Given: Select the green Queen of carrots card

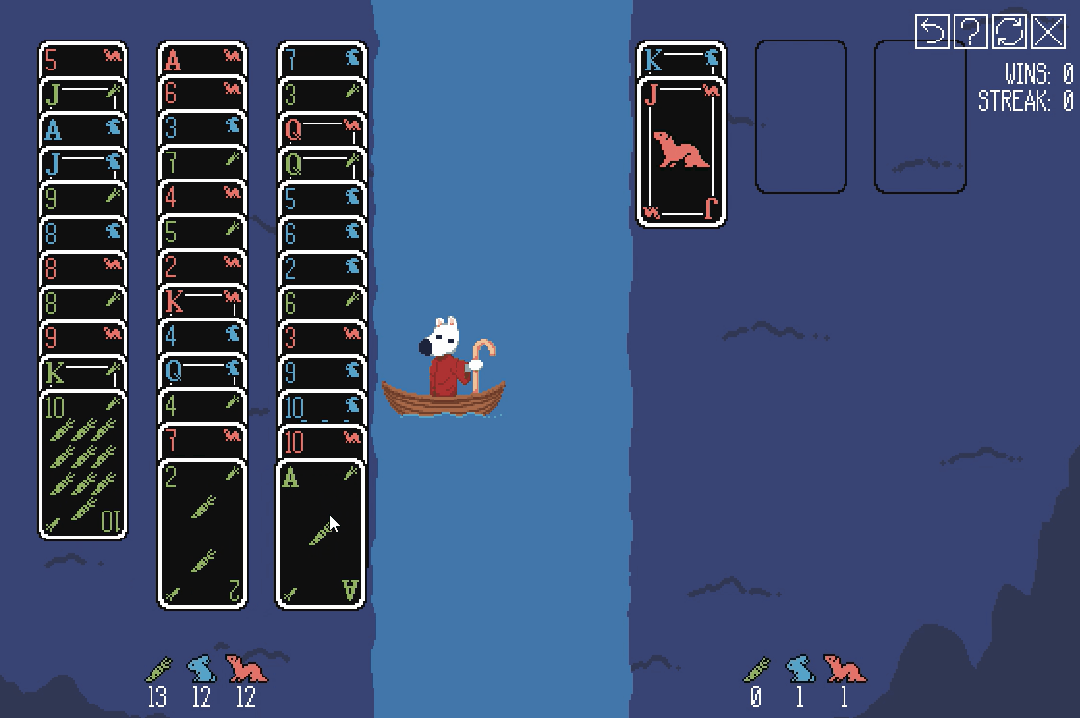Looking at the screenshot, I should click(x=320, y=164).
